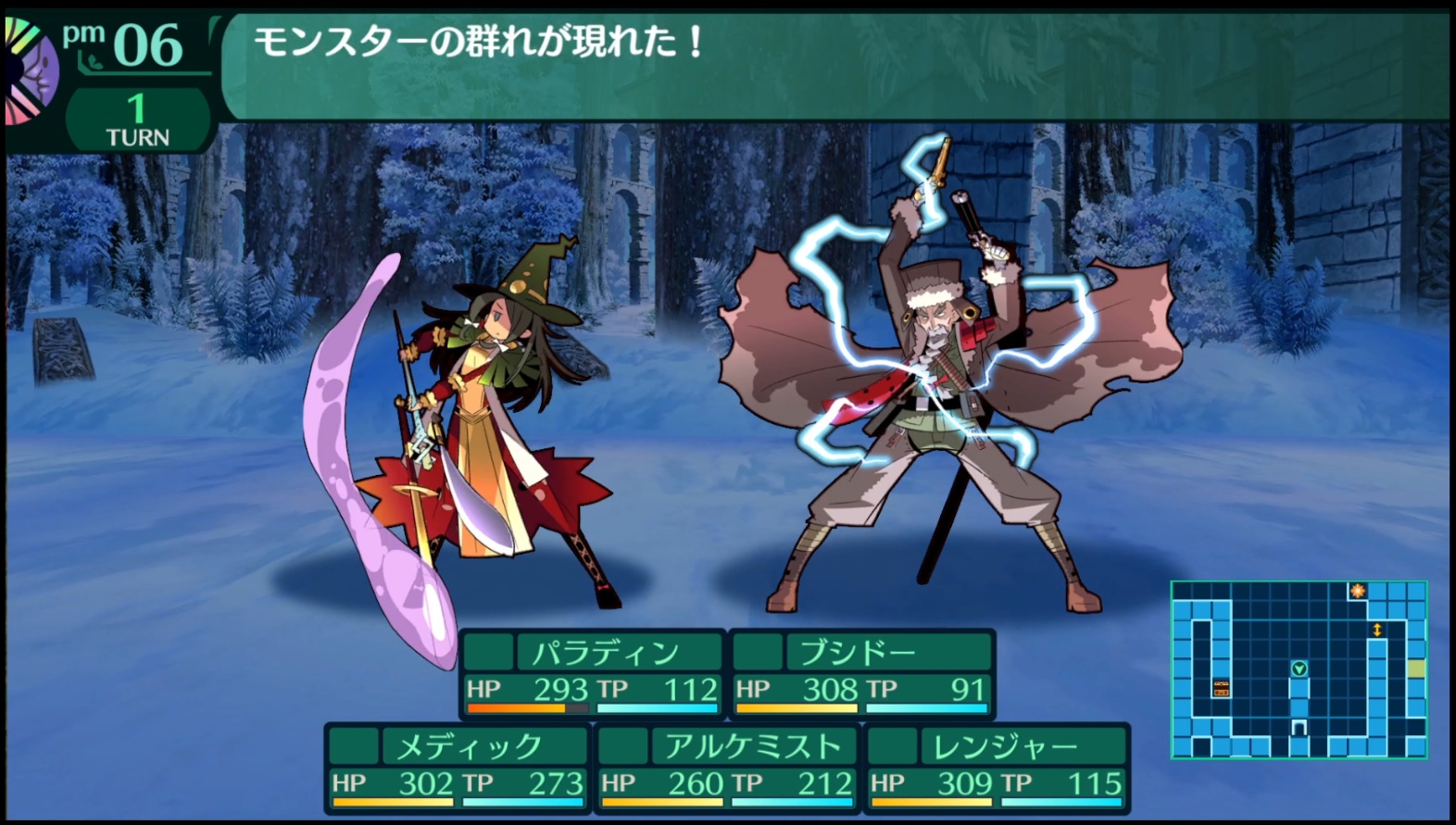The image size is (1456, 825).
Task: Click the treasure chest marker on minimap
Action: pyautogui.click(x=1222, y=687)
